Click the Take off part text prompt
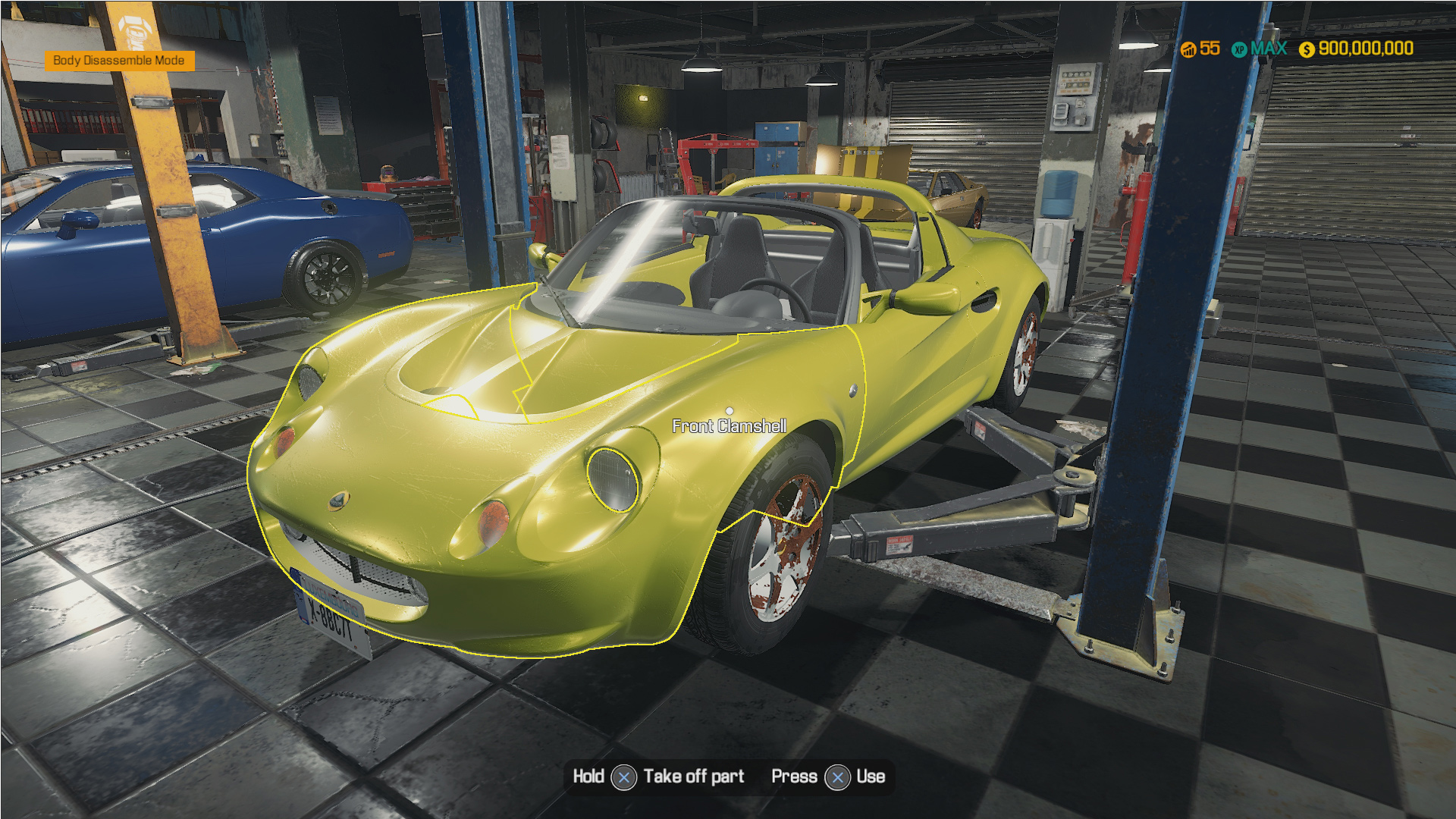The height and width of the screenshot is (819, 1456). point(692,777)
